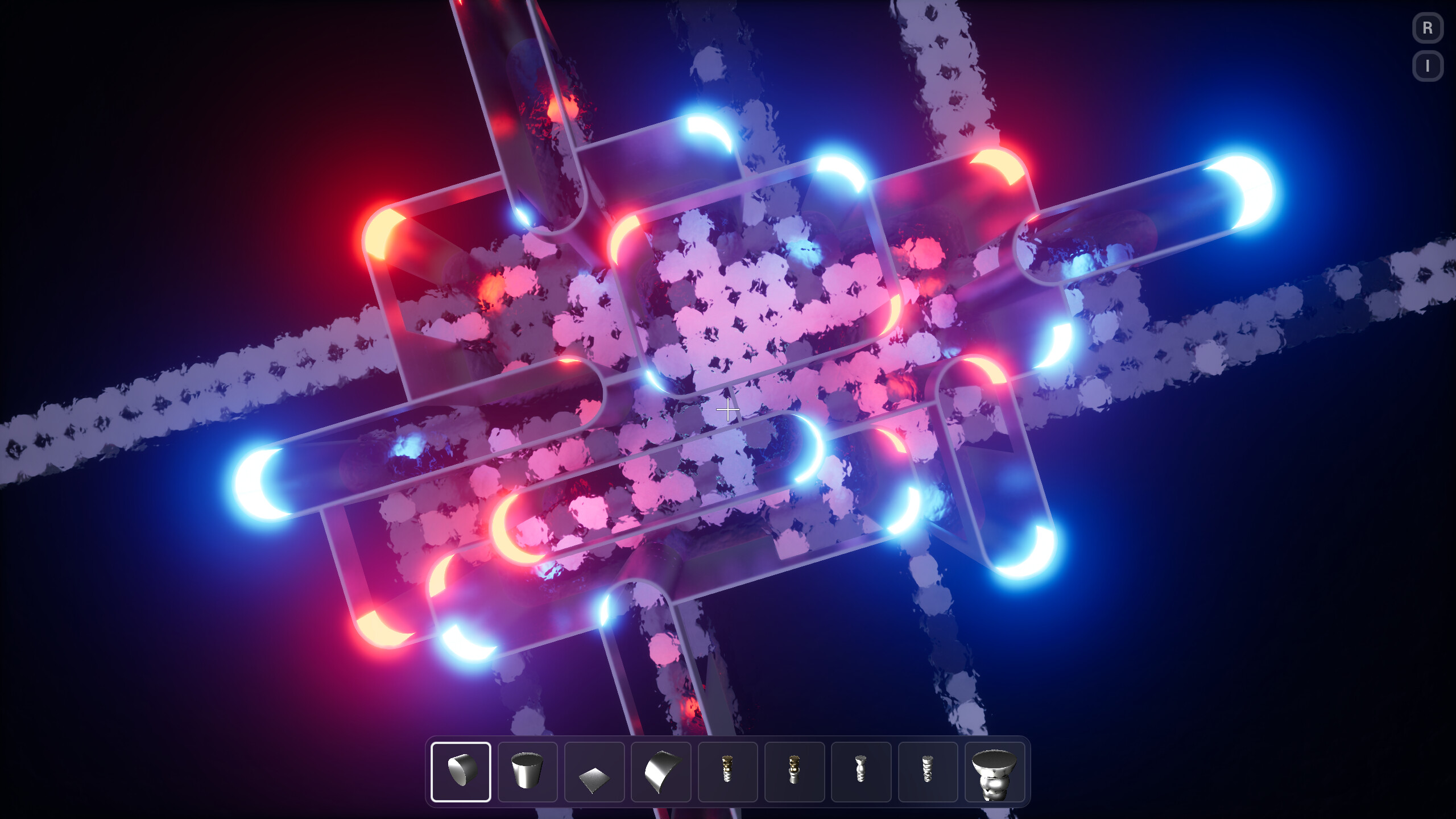Click the crosshair at screen center
This screenshot has width=1456, height=819.
pyautogui.click(x=728, y=409)
